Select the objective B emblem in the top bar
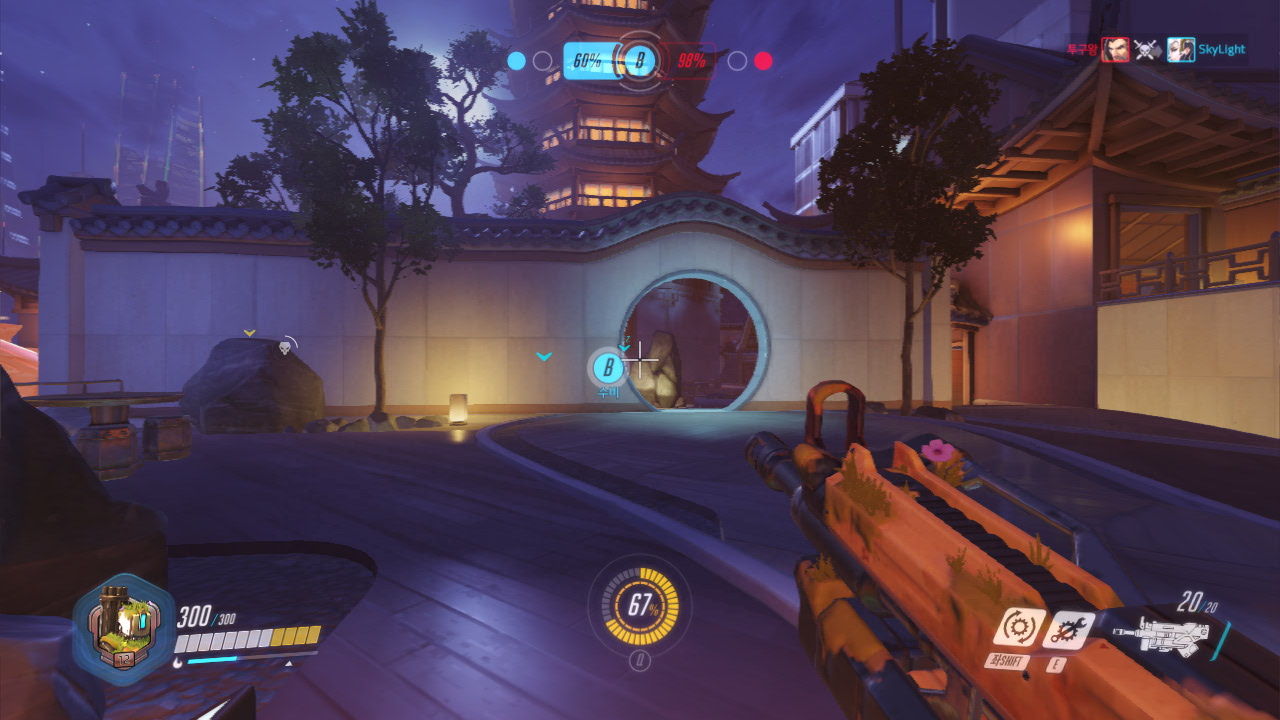Screen dimensions: 1280x720 640,62
